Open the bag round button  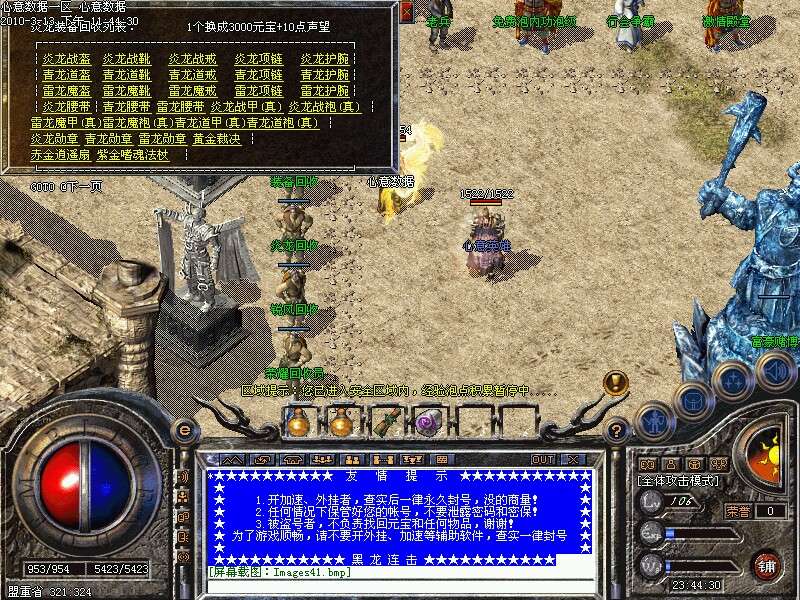692,400
